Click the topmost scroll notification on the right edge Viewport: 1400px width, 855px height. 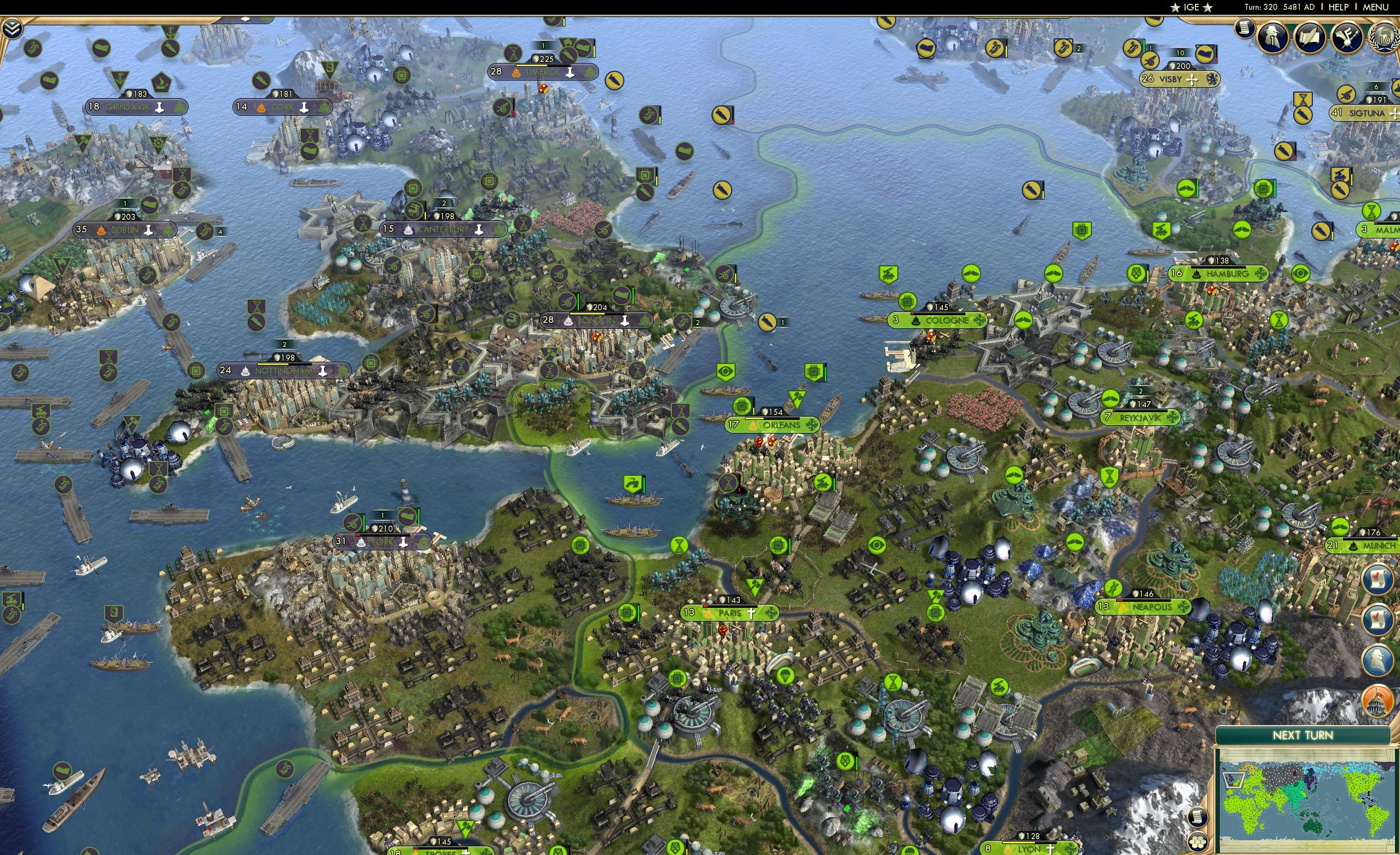1378,579
